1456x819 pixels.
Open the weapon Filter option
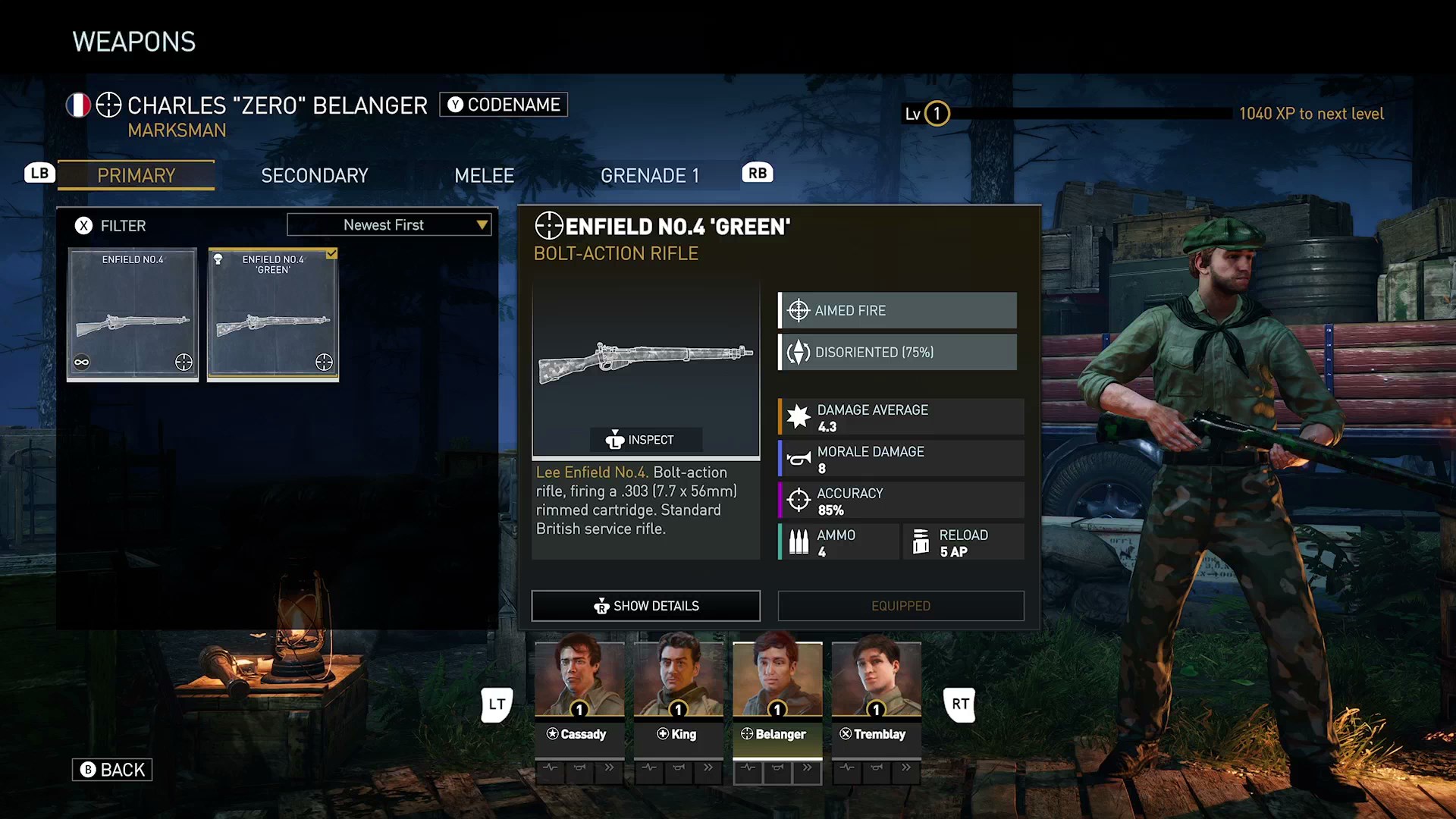point(111,225)
